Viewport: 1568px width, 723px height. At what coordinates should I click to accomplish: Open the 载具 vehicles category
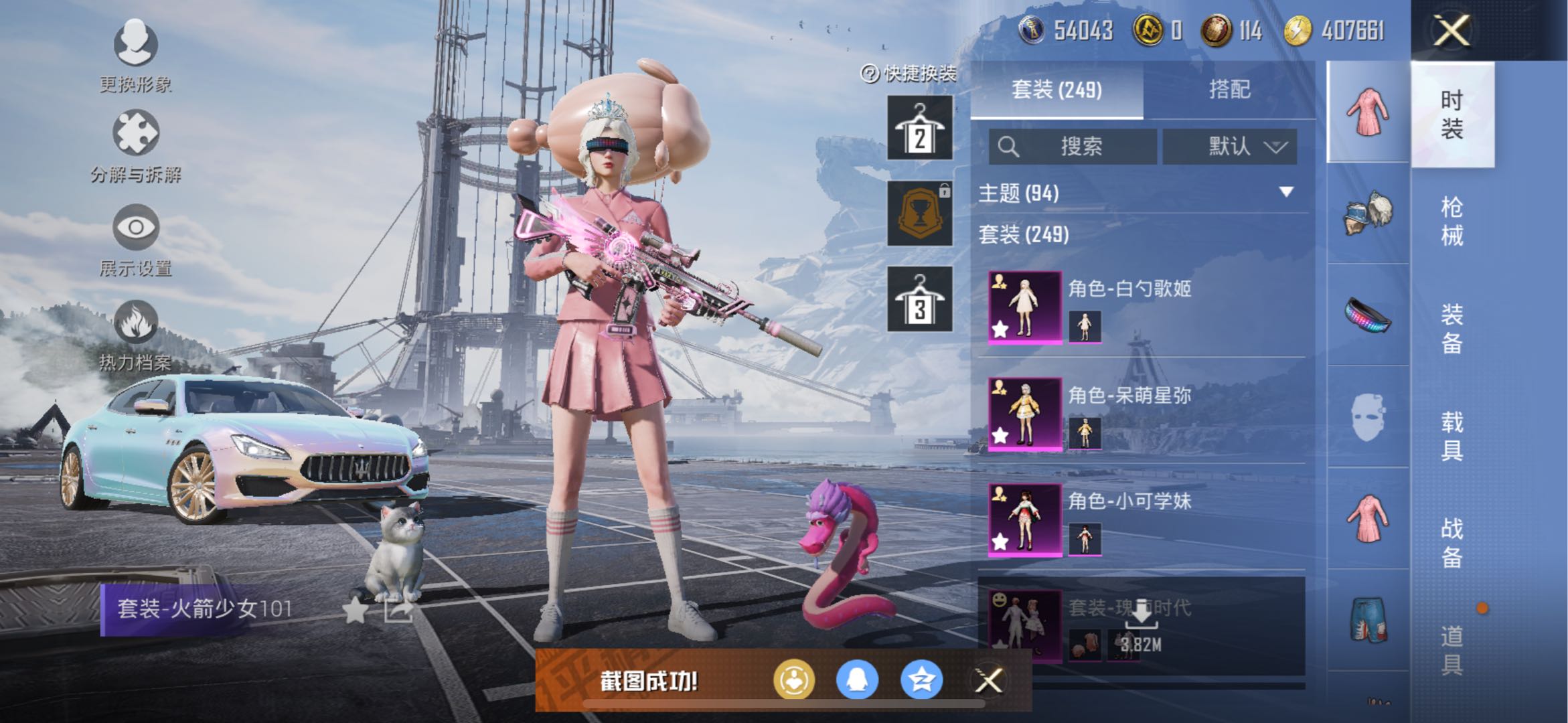click(1452, 435)
